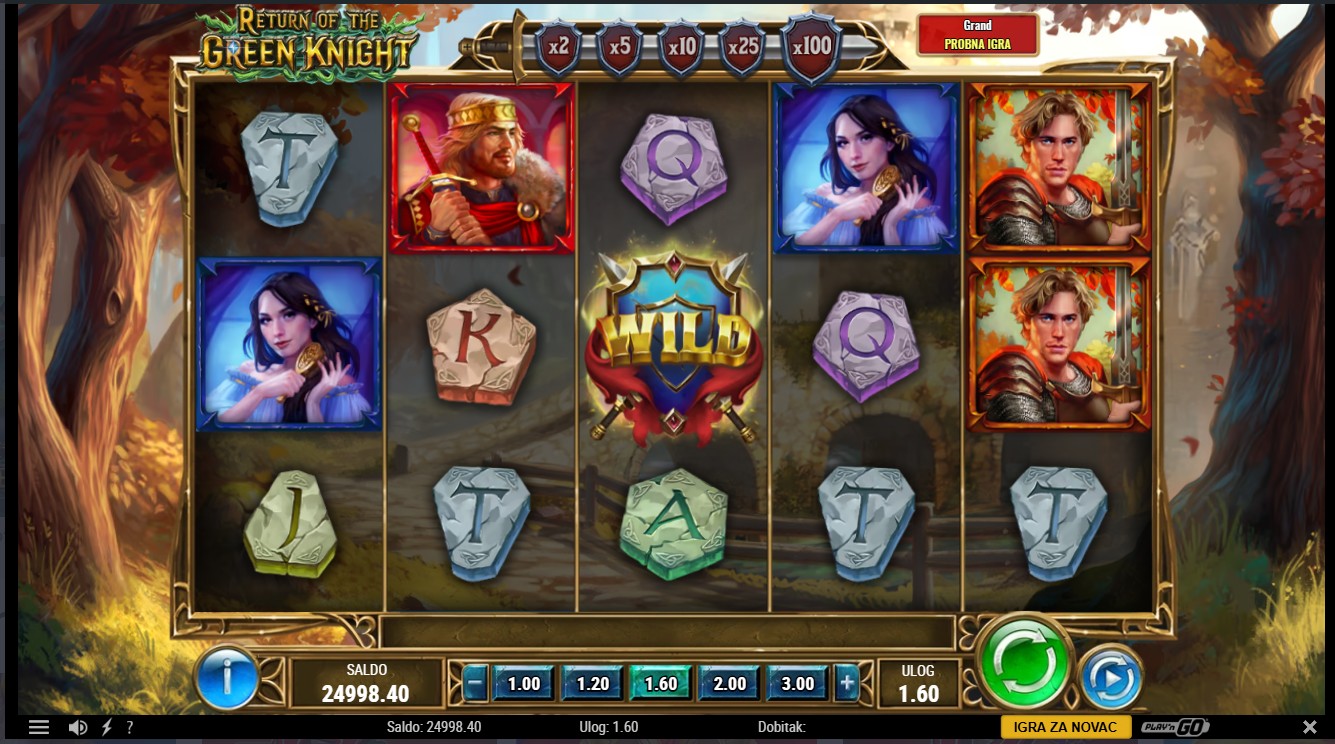The width and height of the screenshot is (1335, 744).
Task: Set the bet to 3.00
Action: click(797, 684)
